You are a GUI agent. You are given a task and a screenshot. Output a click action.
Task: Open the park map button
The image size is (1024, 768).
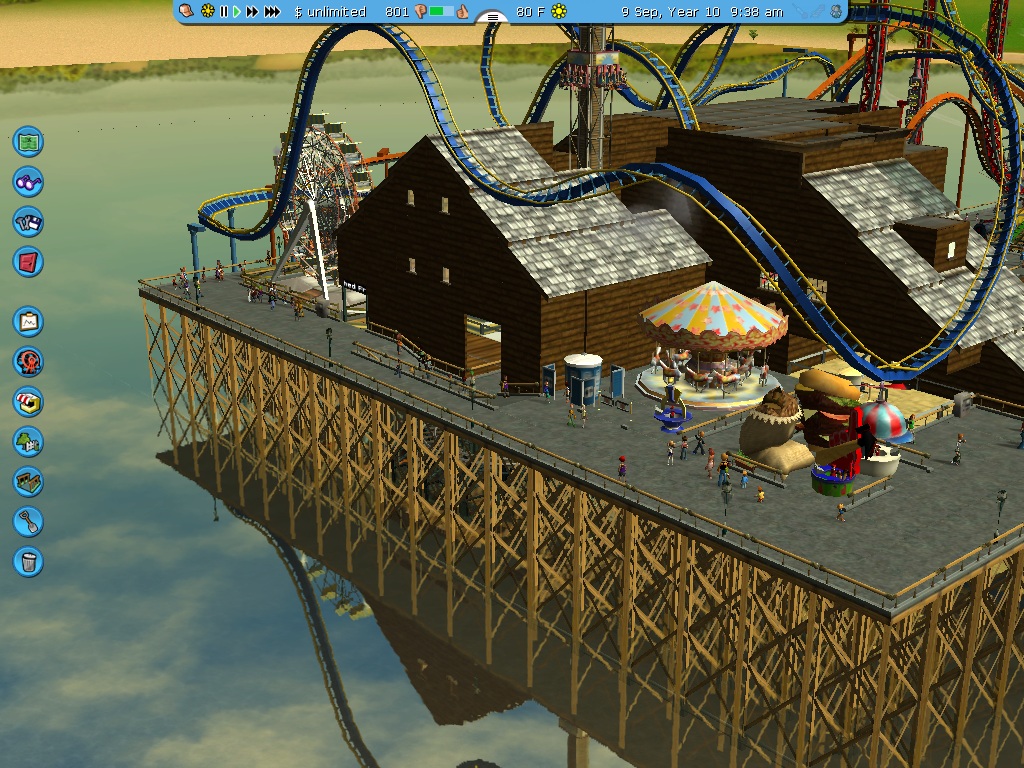29,141
